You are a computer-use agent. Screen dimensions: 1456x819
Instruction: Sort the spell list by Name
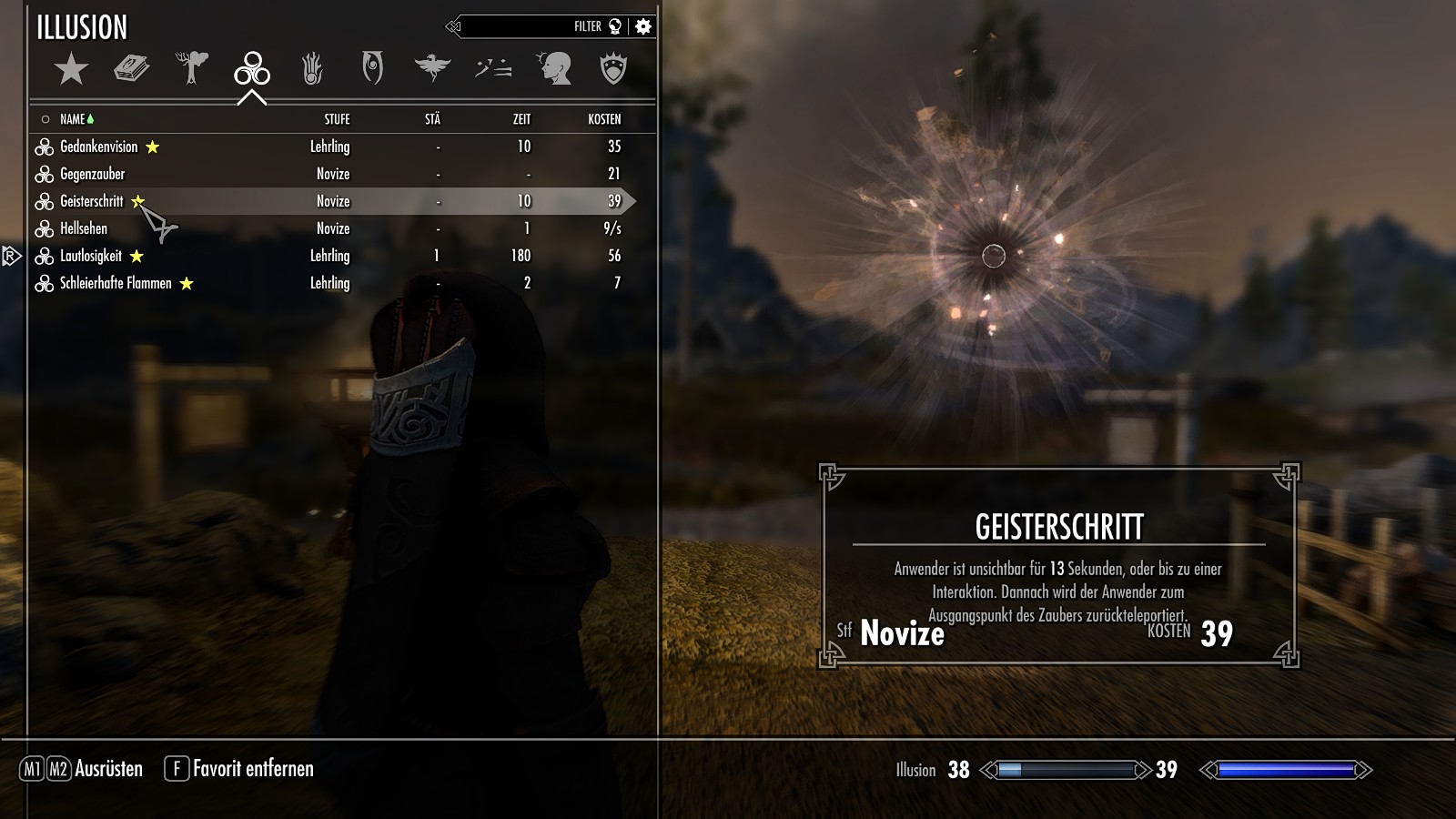click(x=73, y=119)
